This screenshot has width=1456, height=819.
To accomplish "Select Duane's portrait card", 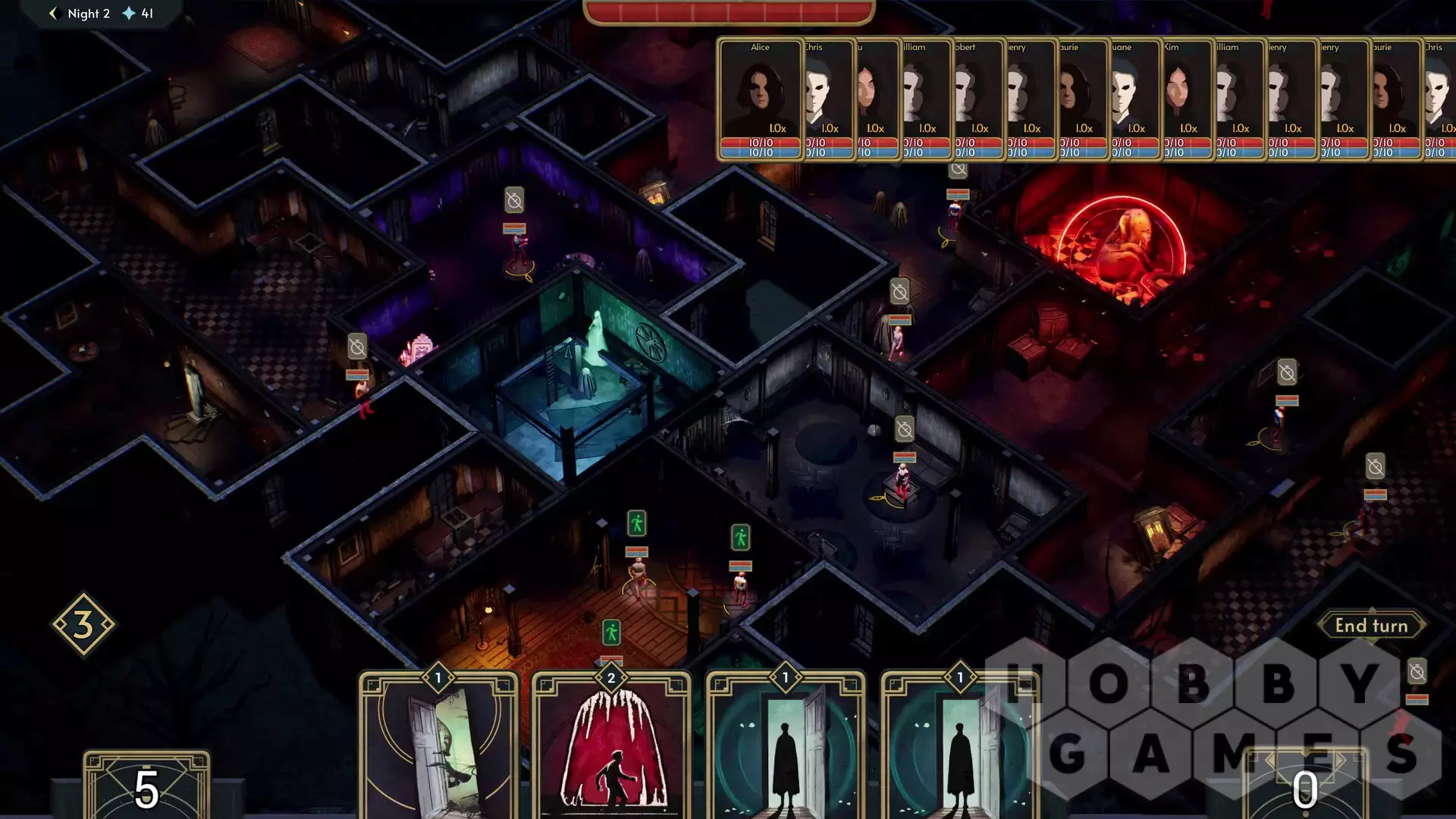I will pos(1135,99).
